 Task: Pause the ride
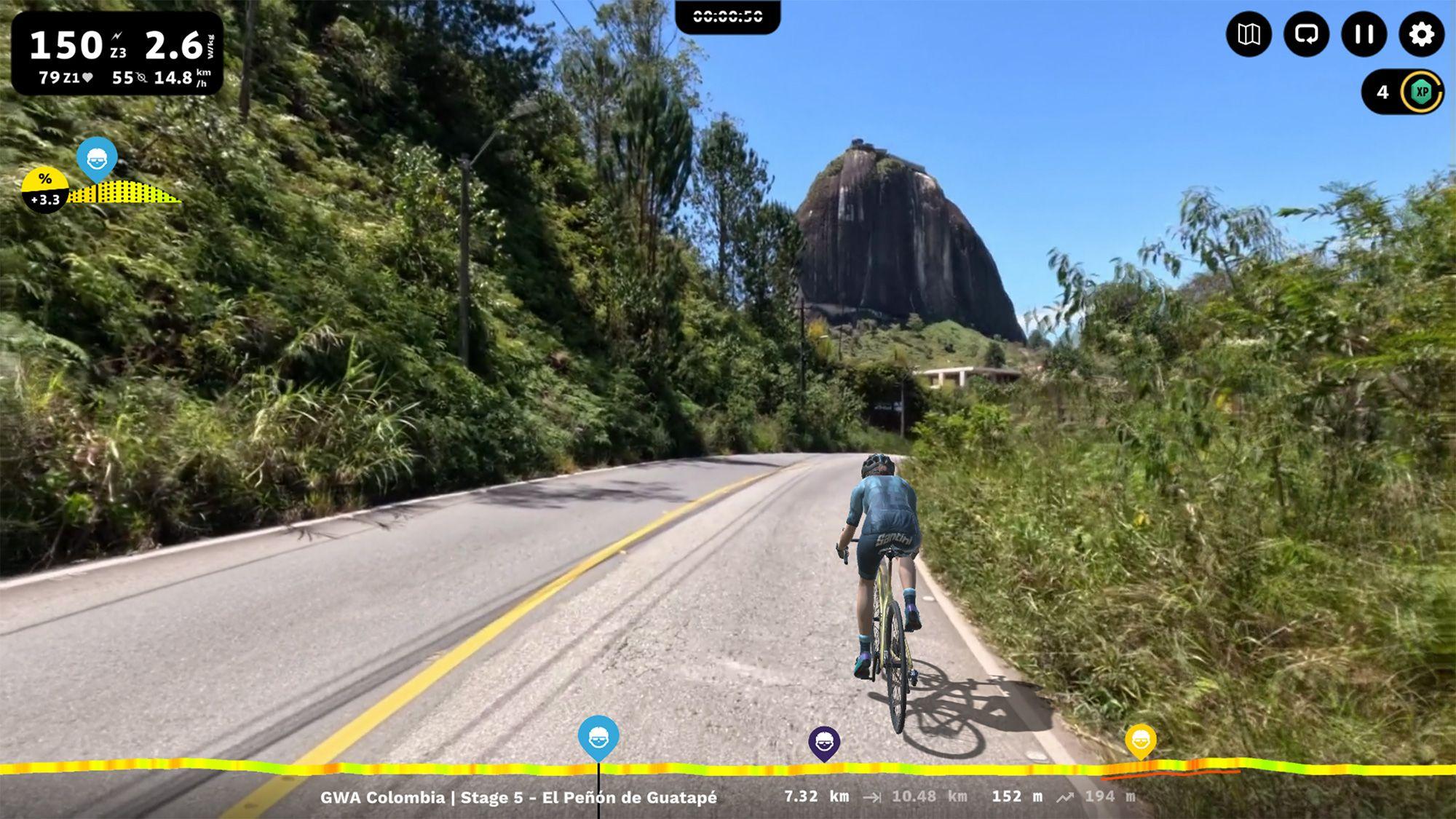1364,34
